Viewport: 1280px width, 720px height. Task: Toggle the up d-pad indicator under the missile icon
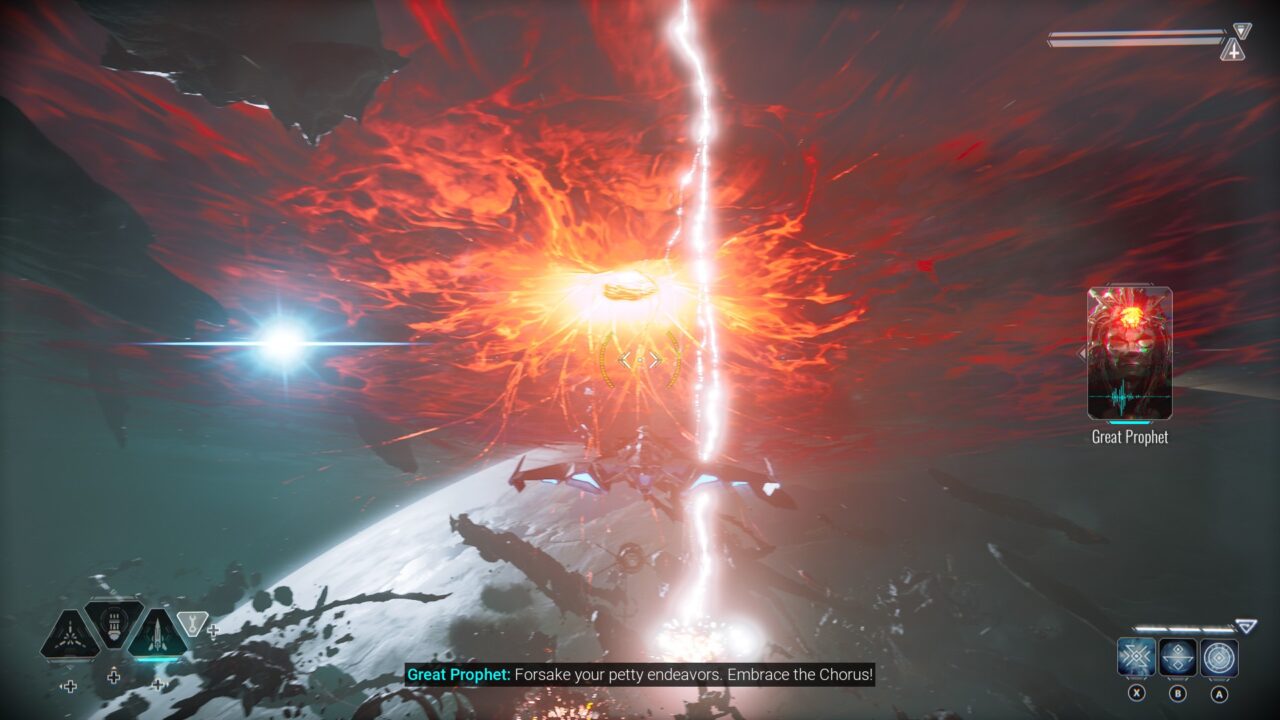coord(113,676)
